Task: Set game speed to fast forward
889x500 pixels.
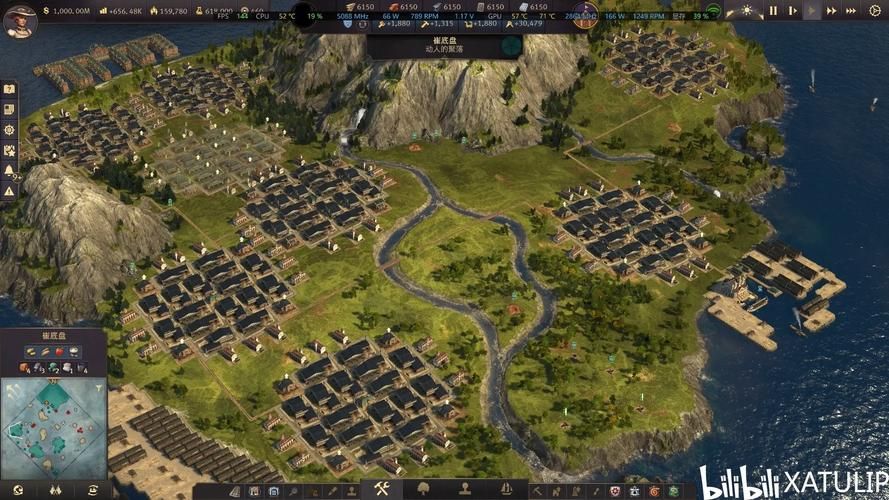Action: [x=832, y=11]
